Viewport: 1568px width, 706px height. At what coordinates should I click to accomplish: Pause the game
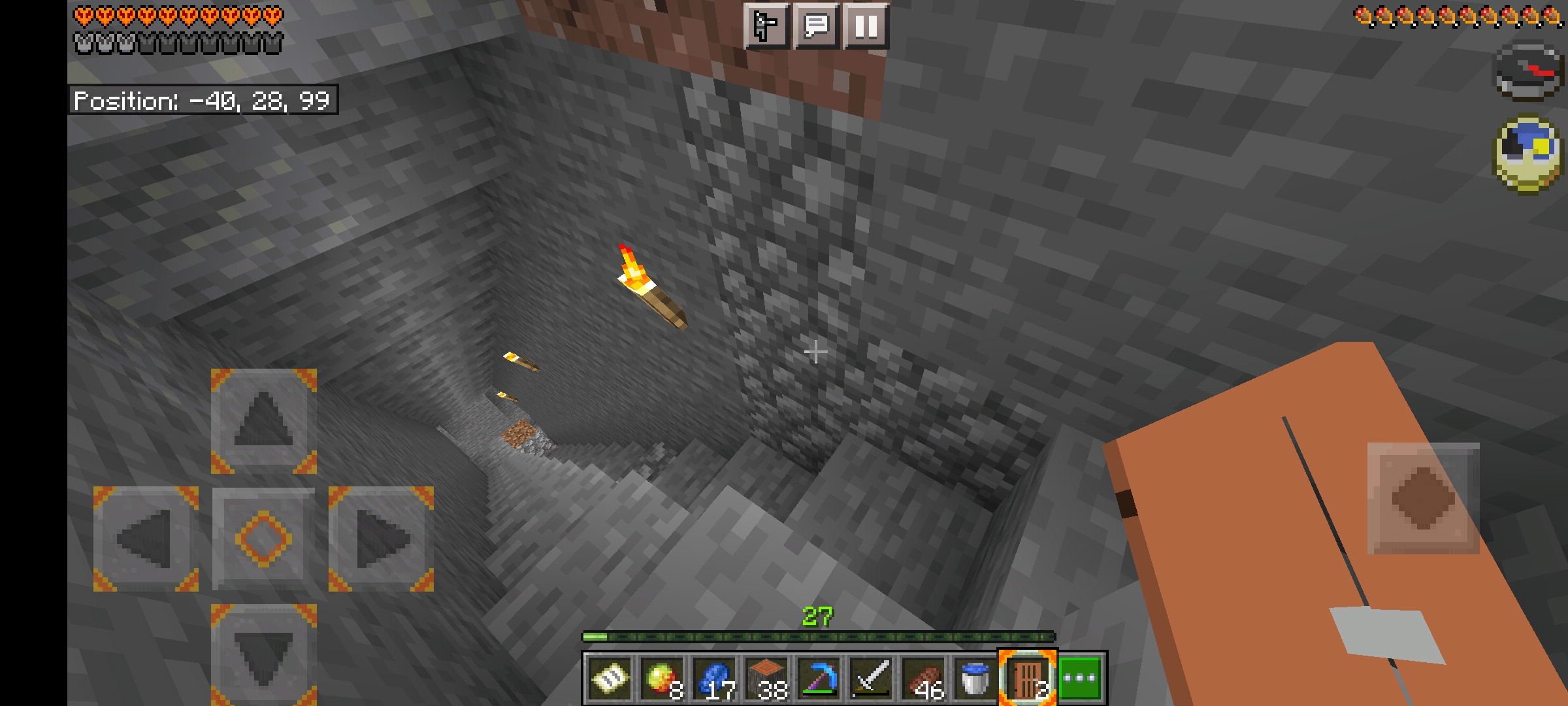click(x=866, y=26)
